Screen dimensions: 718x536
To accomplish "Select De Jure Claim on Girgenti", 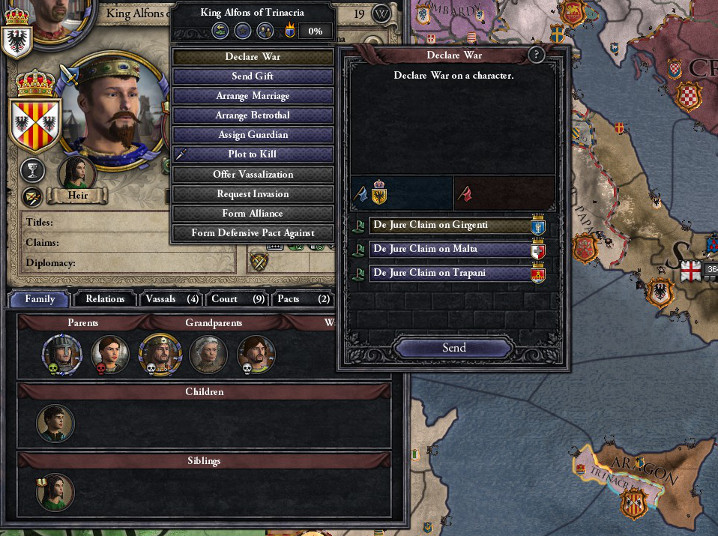I will [x=449, y=225].
